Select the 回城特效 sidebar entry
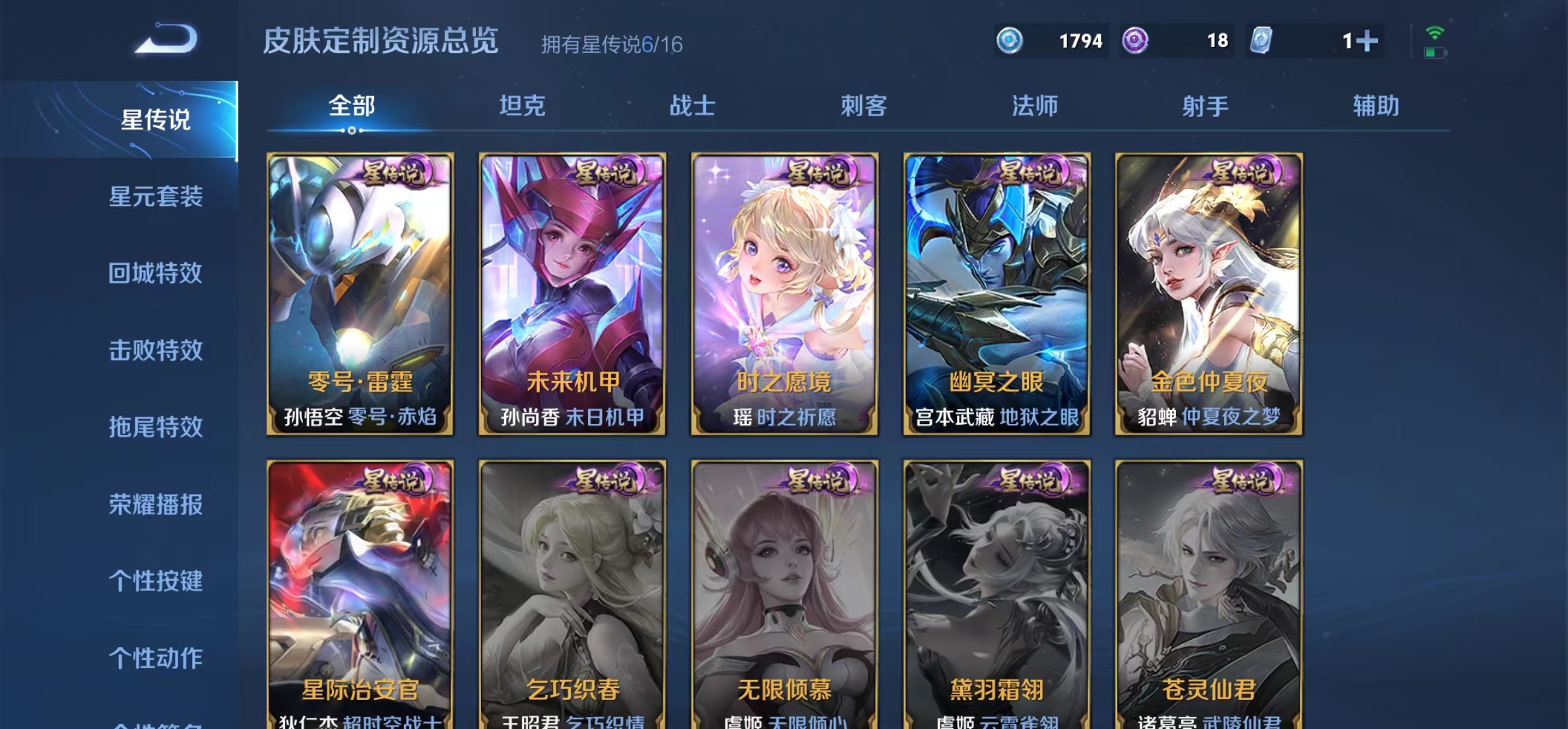The image size is (1568, 729). (156, 273)
